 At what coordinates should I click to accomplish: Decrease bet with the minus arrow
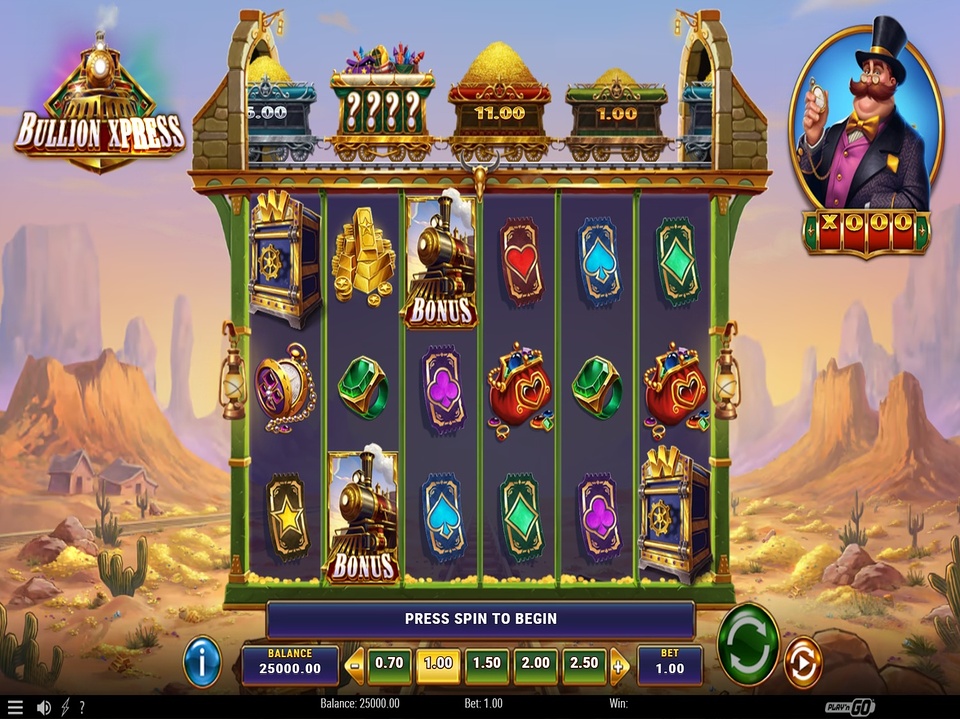tap(355, 664)
